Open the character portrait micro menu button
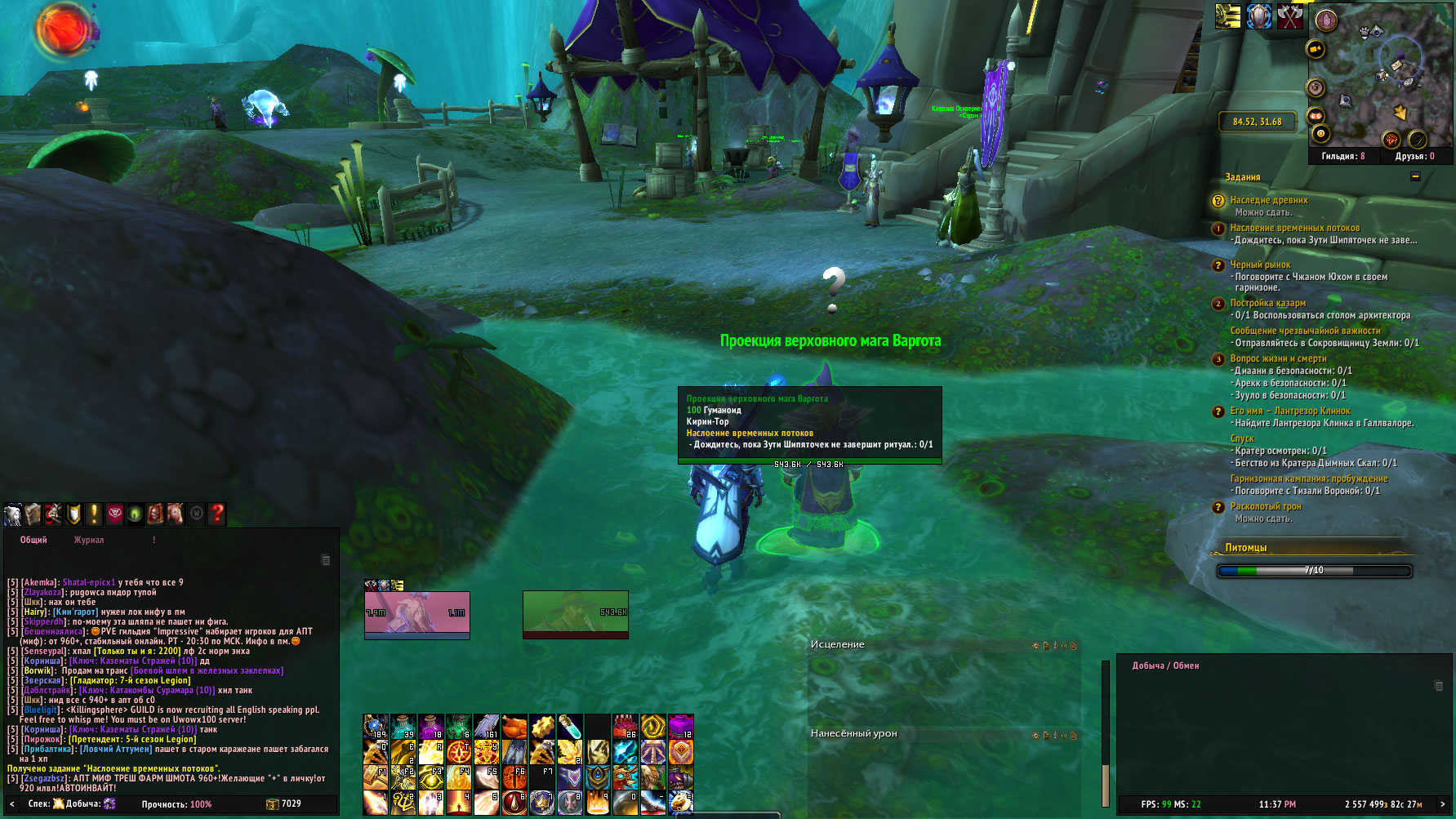 pos(13,514)
